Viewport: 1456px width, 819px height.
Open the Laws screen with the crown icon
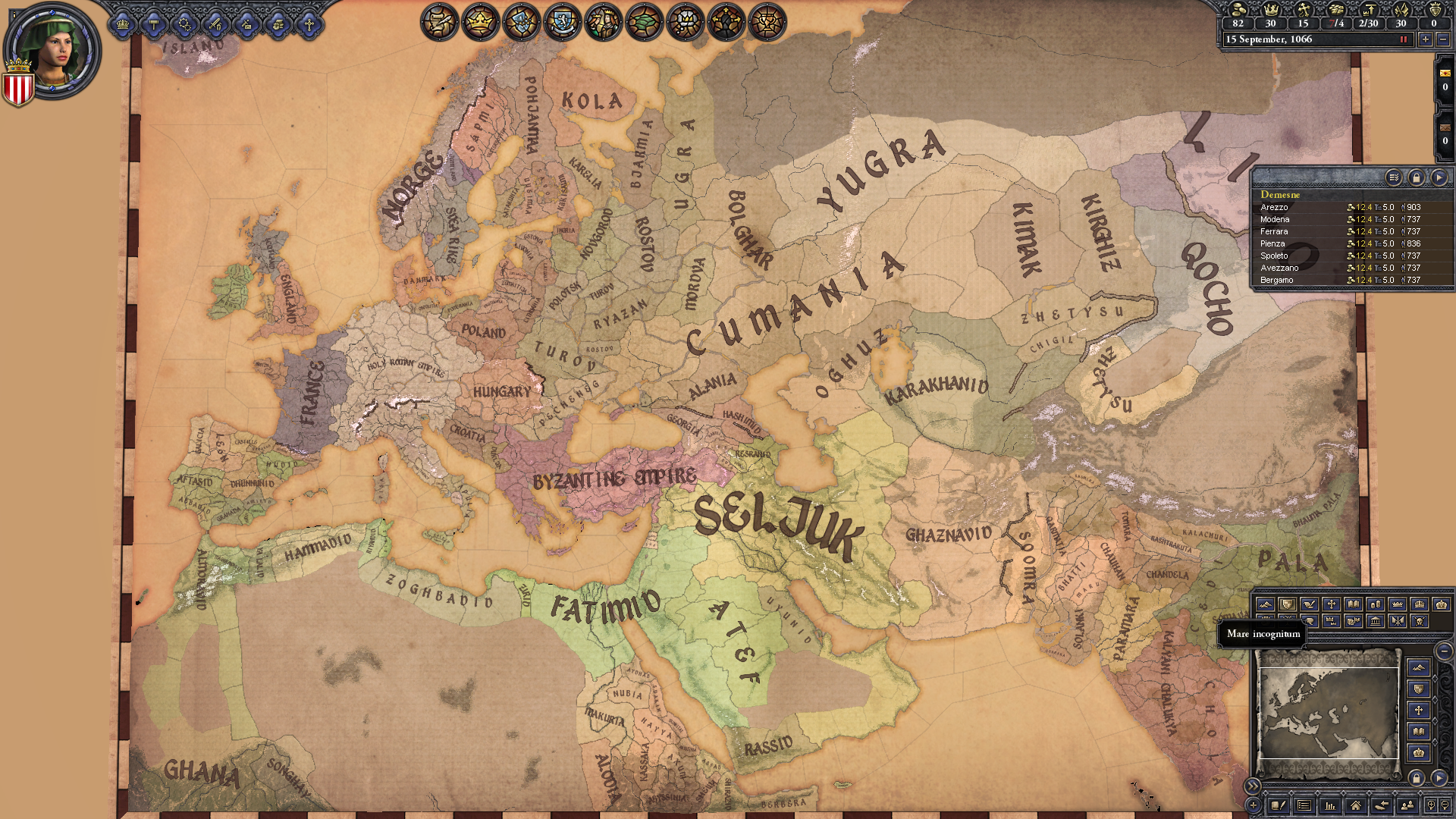click(122, 23)
